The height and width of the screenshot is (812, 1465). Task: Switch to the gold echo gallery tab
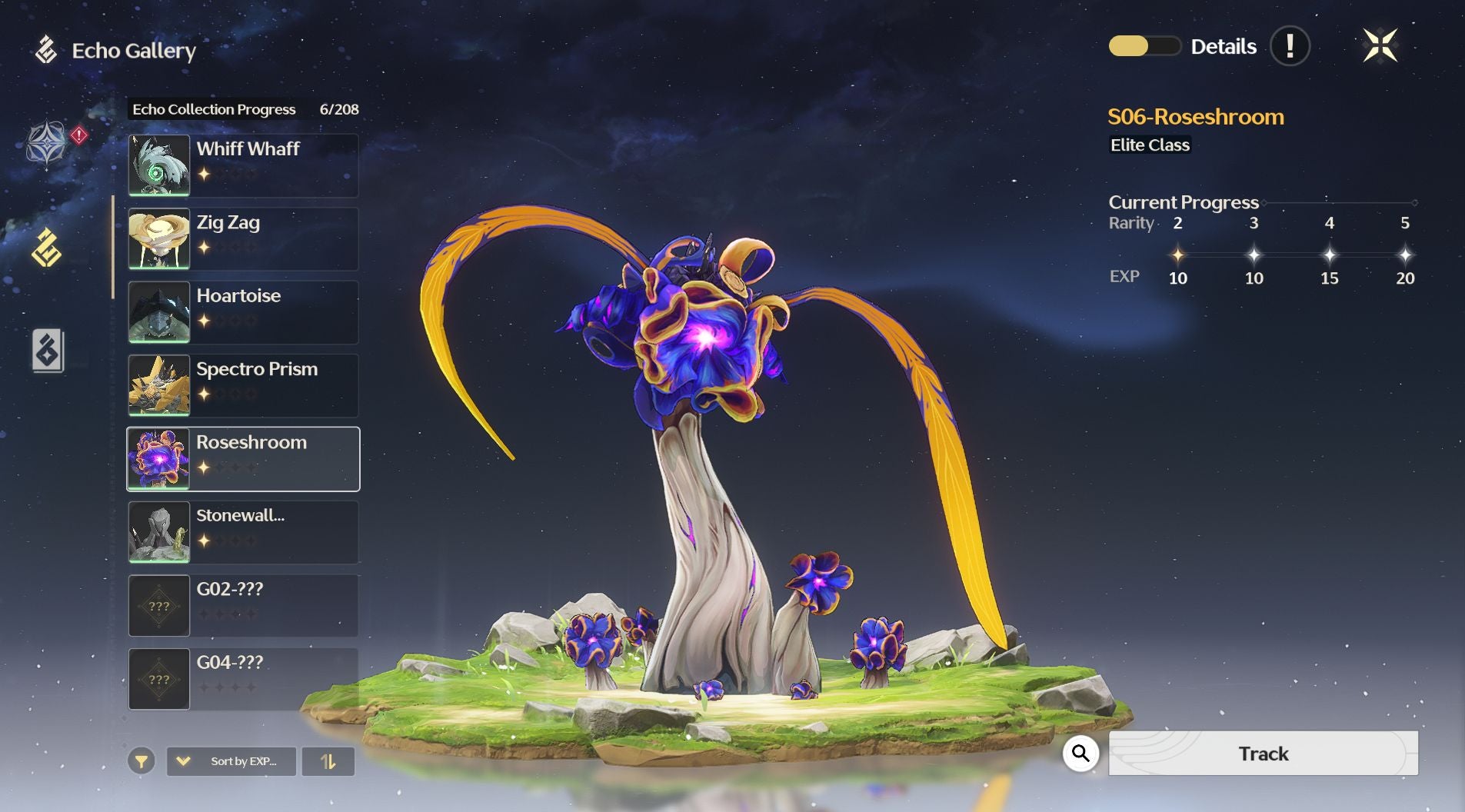tap(47, 248)
